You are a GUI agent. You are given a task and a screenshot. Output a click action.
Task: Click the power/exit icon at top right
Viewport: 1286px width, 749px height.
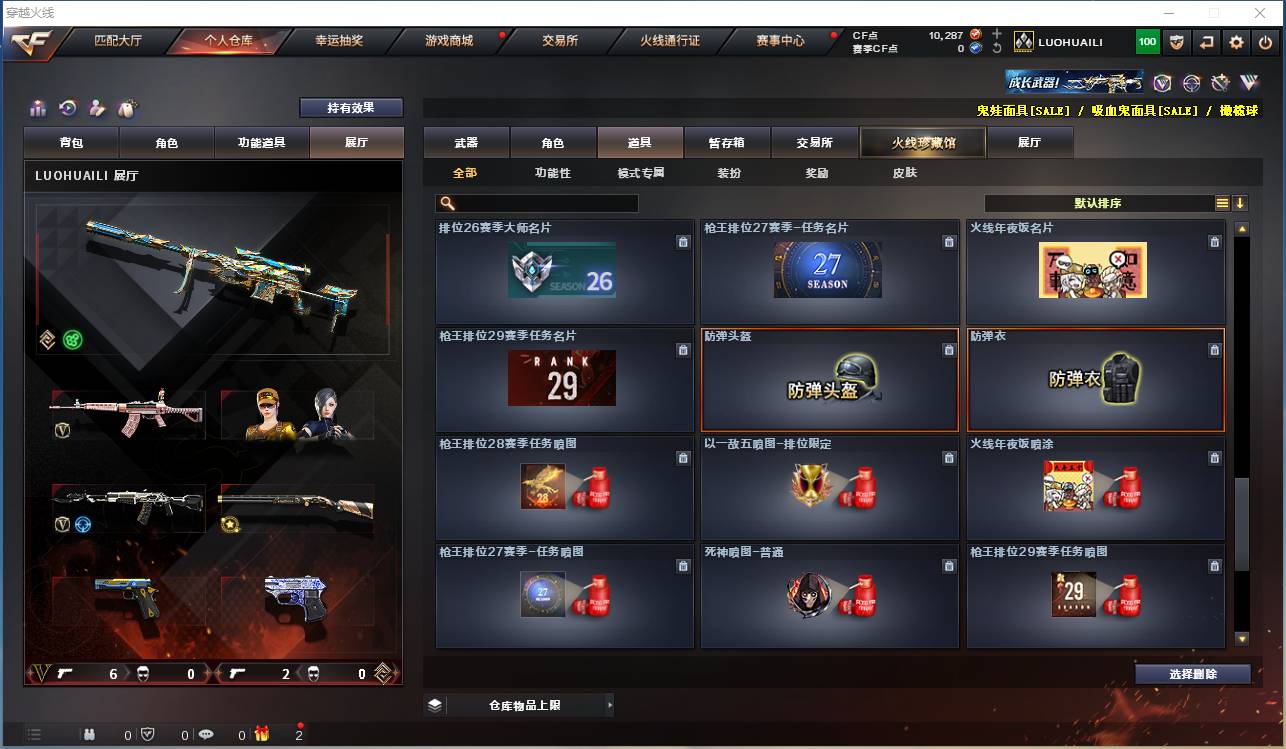tap(1264, 42)
